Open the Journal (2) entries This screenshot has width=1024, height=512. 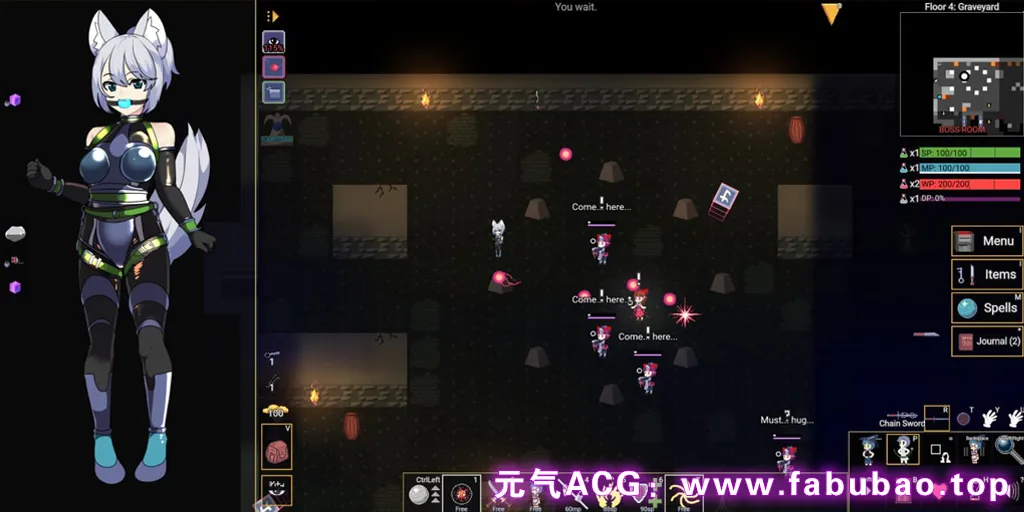click(986, 341)
